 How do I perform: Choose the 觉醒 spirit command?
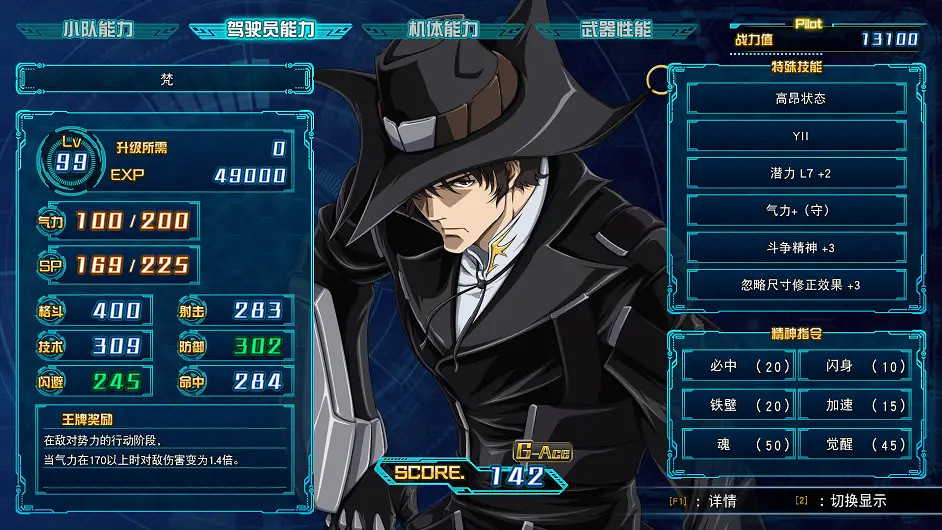pos(854,444)
